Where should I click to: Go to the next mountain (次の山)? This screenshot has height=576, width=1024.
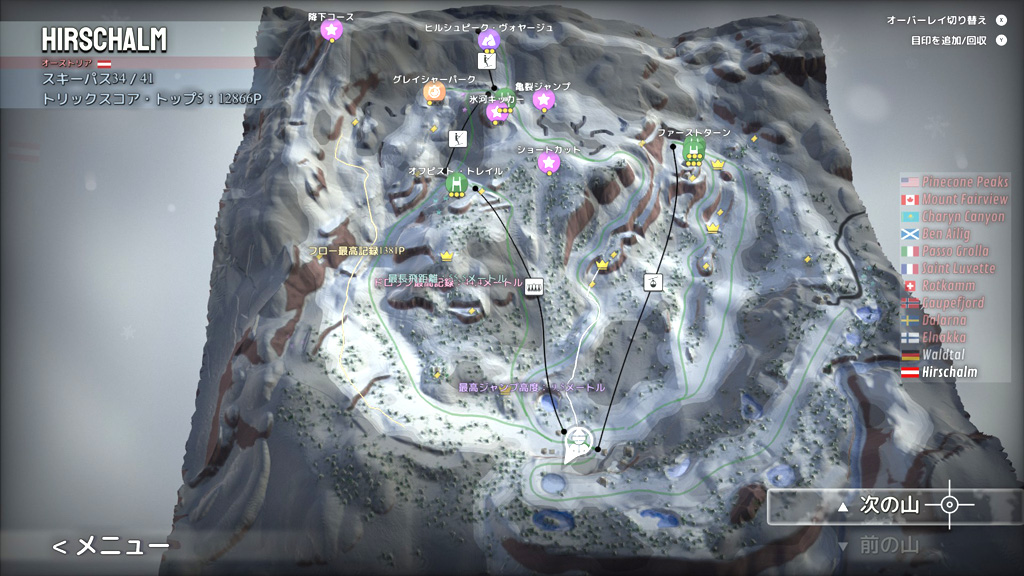pyautogui.click(x=878, y=506)
